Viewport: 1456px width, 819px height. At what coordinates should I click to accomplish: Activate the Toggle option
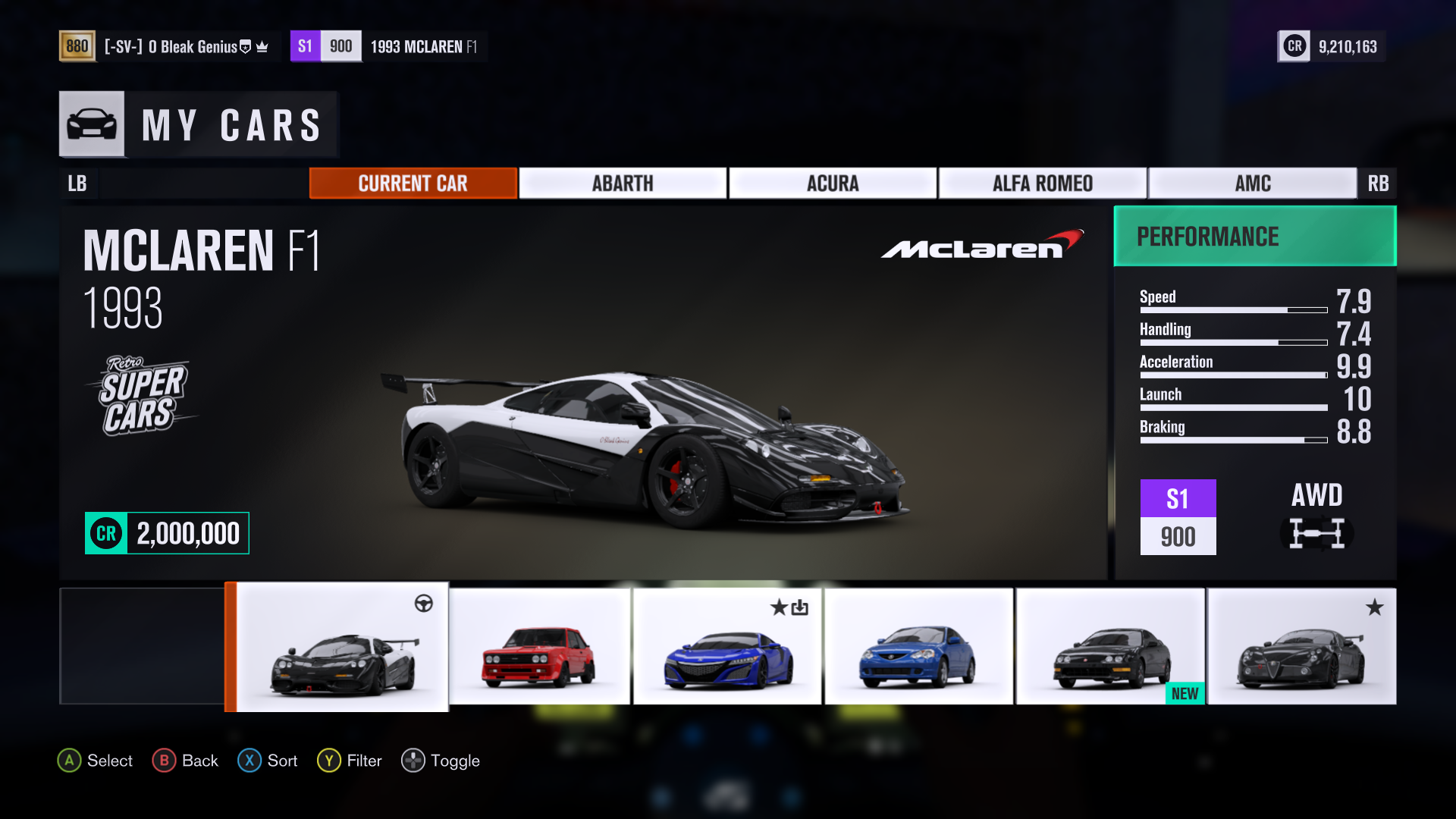tap(441, 761)
